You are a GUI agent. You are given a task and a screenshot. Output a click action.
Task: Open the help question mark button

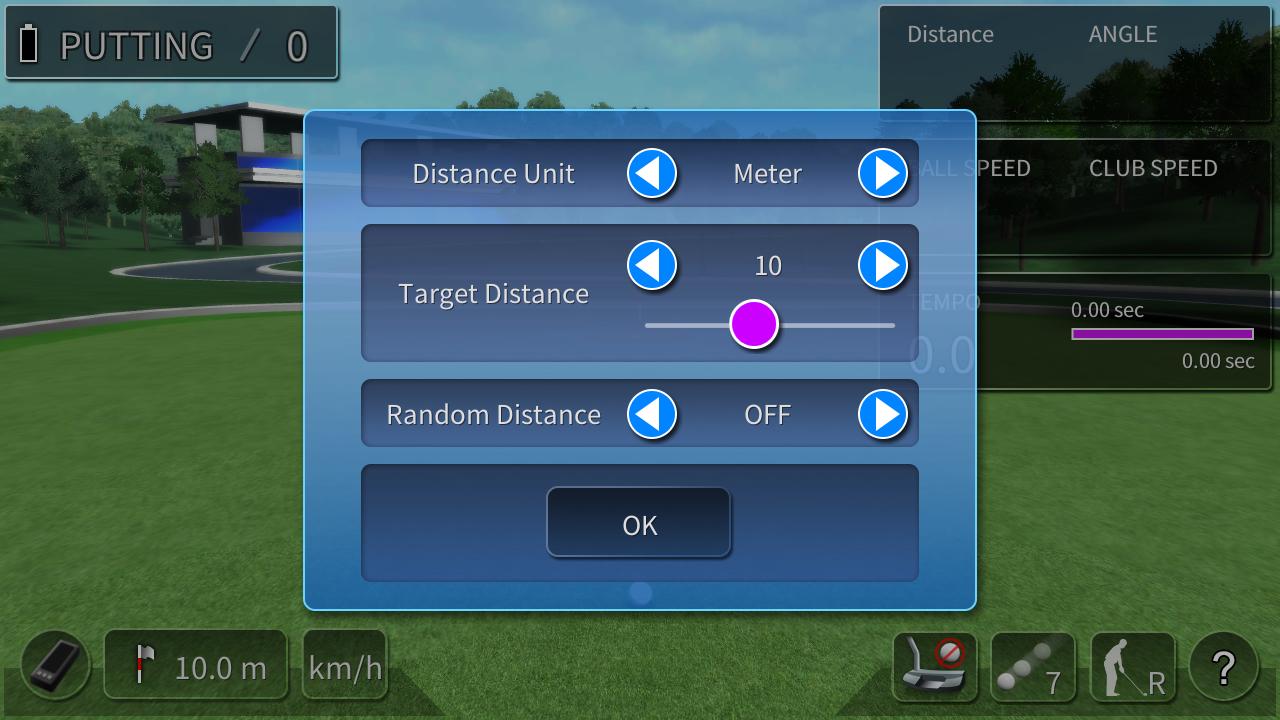point(1223,666)
